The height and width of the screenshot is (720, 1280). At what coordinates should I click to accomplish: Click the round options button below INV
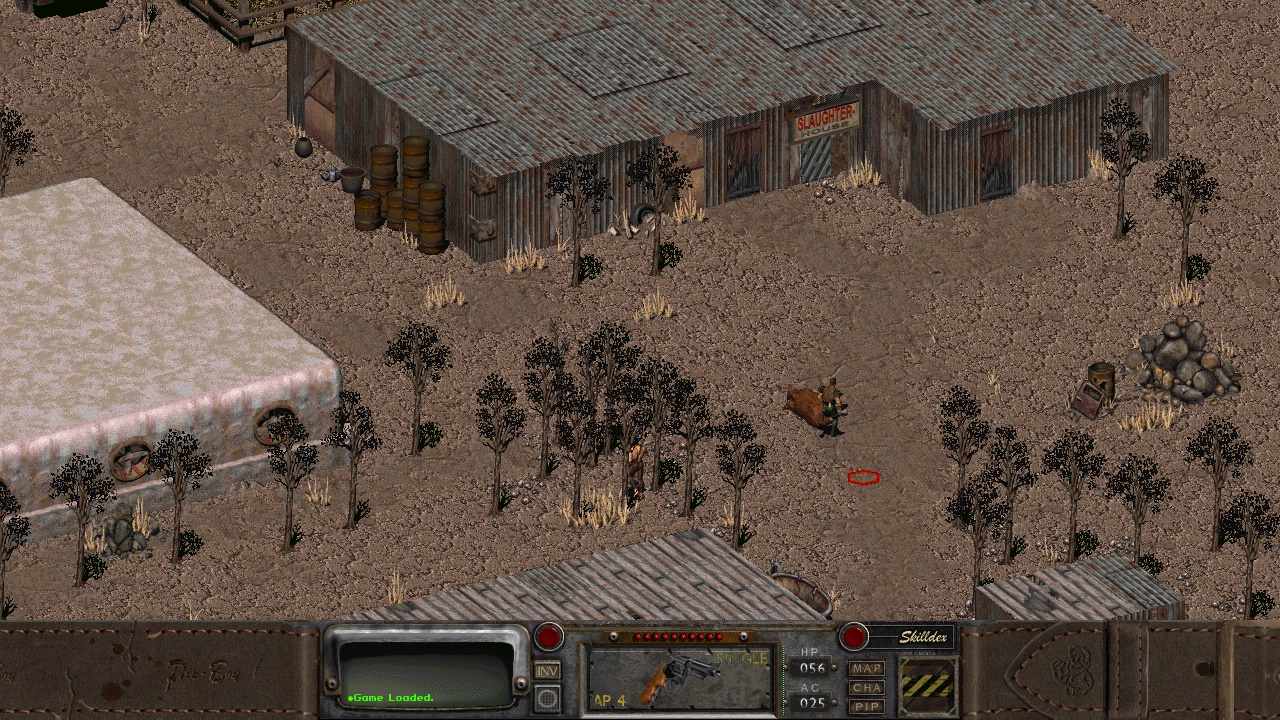tap(547, 698)
